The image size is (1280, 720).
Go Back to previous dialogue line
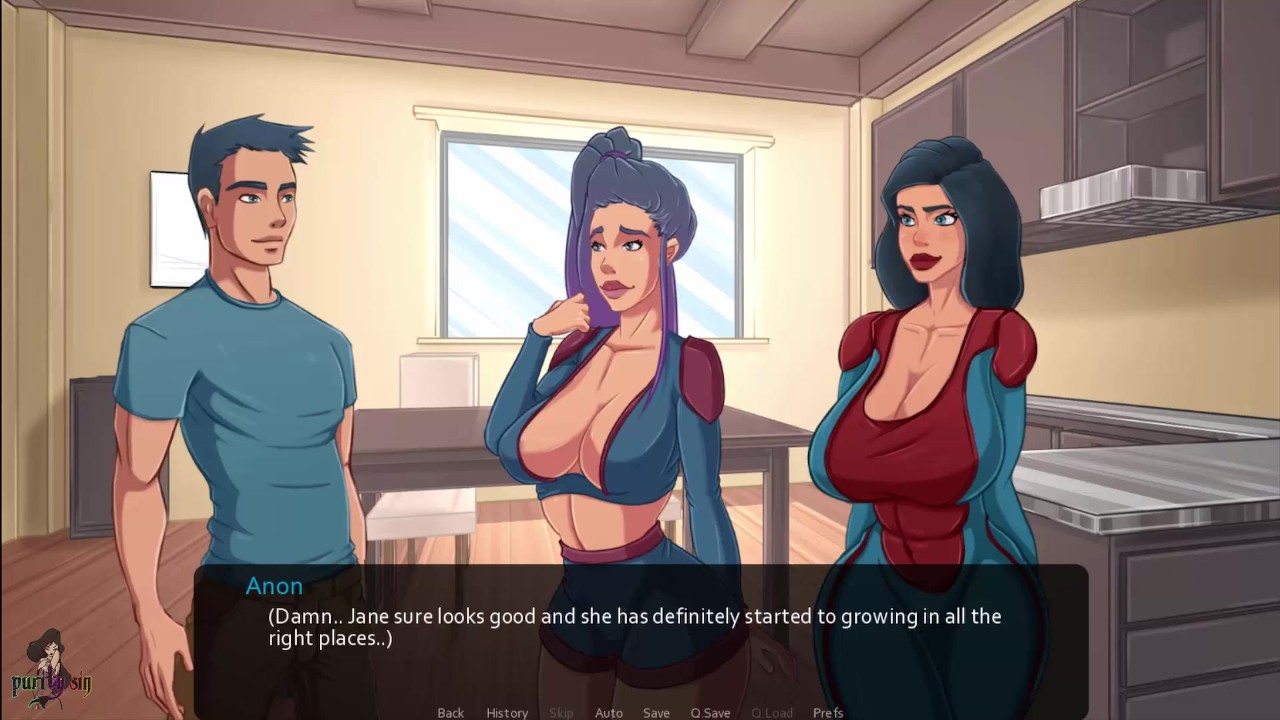tap(450, 712)
